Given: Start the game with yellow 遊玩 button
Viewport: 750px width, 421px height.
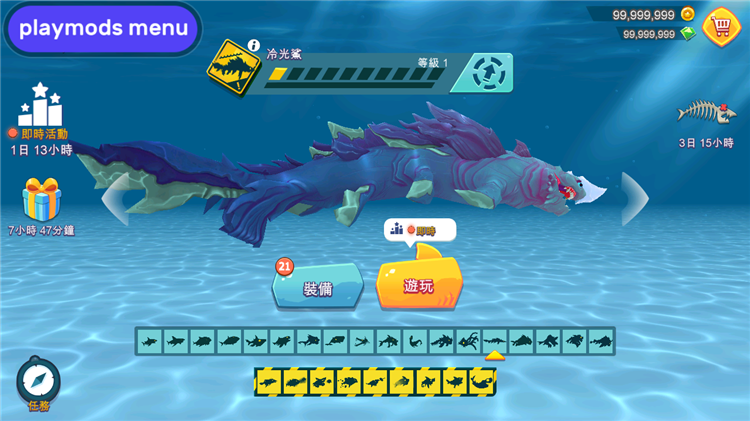Looking at the screenshot, I should 419,286.
